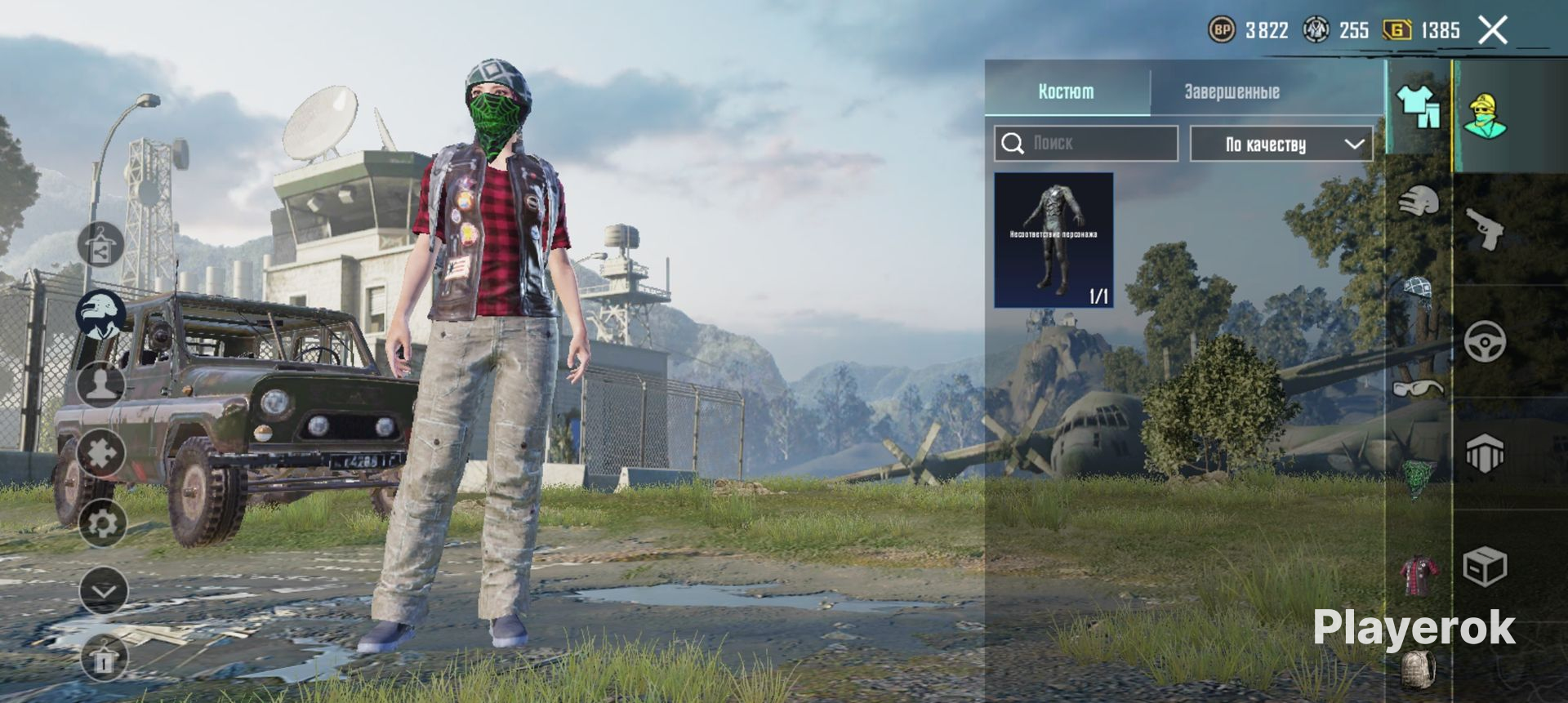Open the Завершенные tab
This screenshot has width=1568, height=703.
[x=1232, y=91]
